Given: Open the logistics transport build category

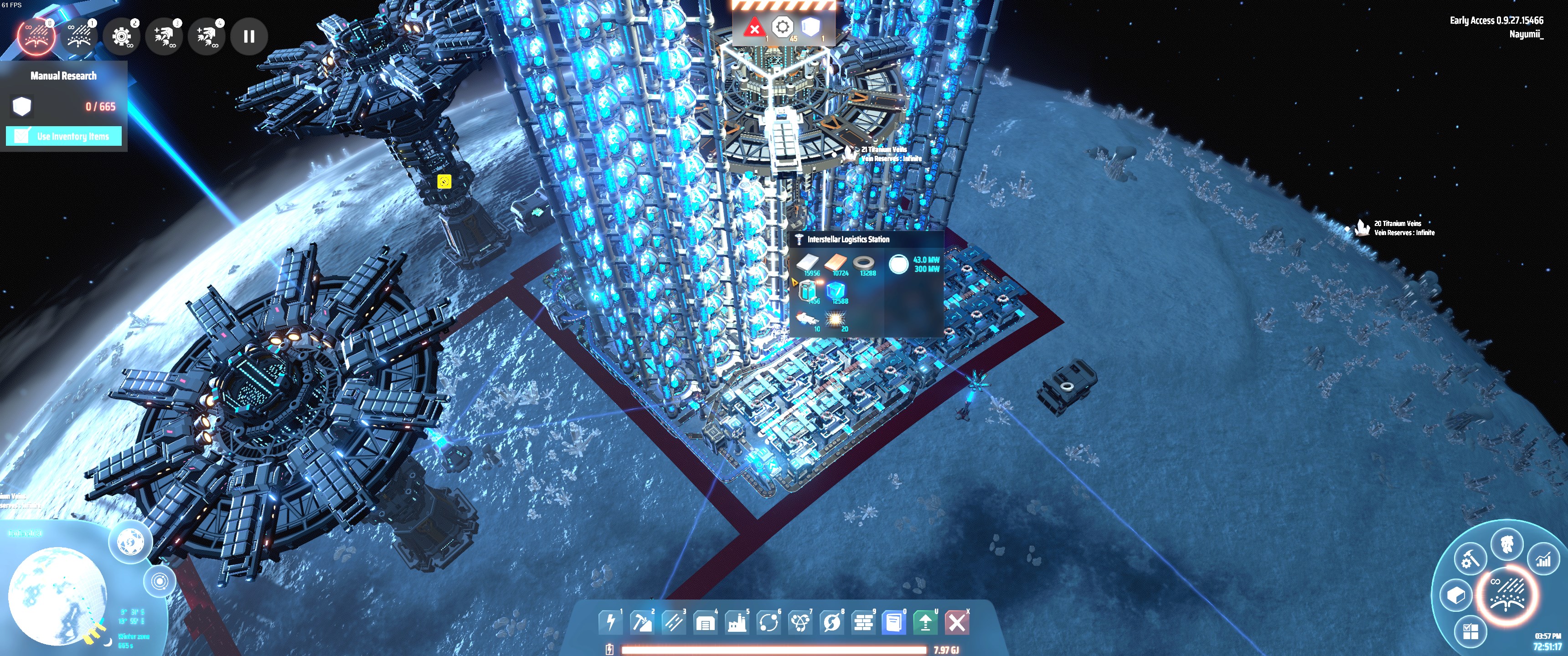Looking at the screenshot, I should (768, 622).
